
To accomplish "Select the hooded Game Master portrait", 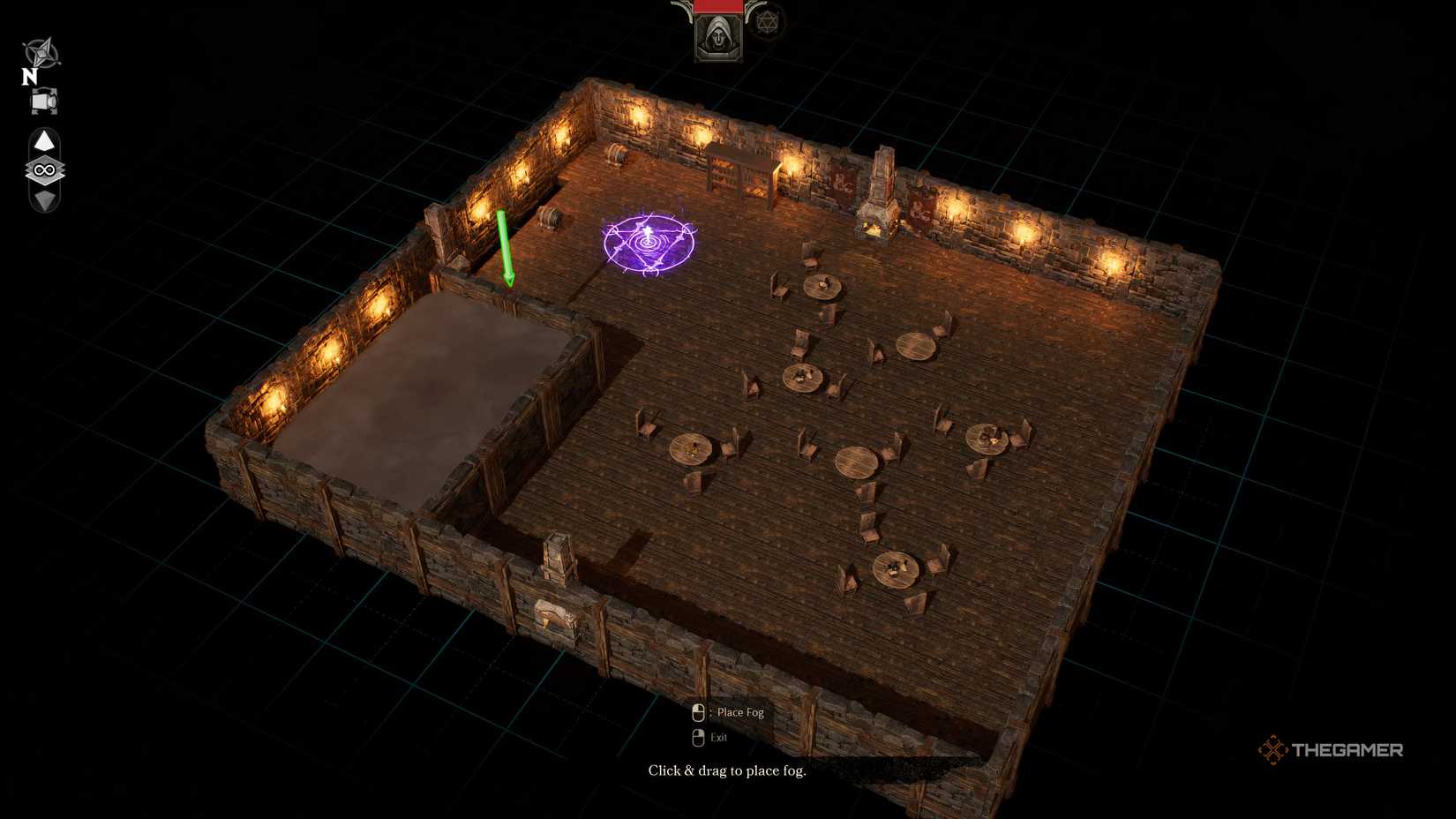I will pos(717,38).
